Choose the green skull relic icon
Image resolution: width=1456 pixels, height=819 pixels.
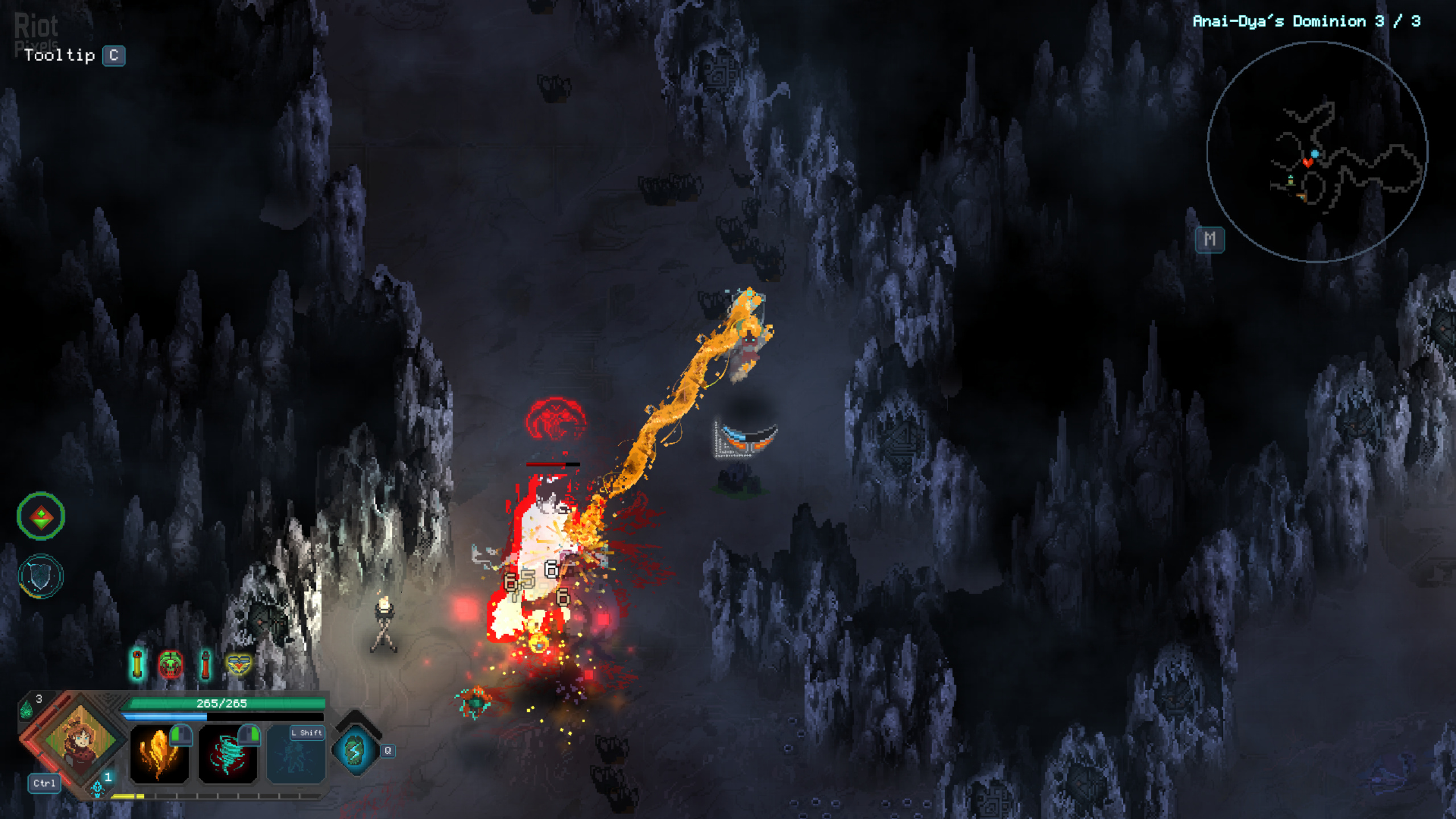[x=171, y=664]
